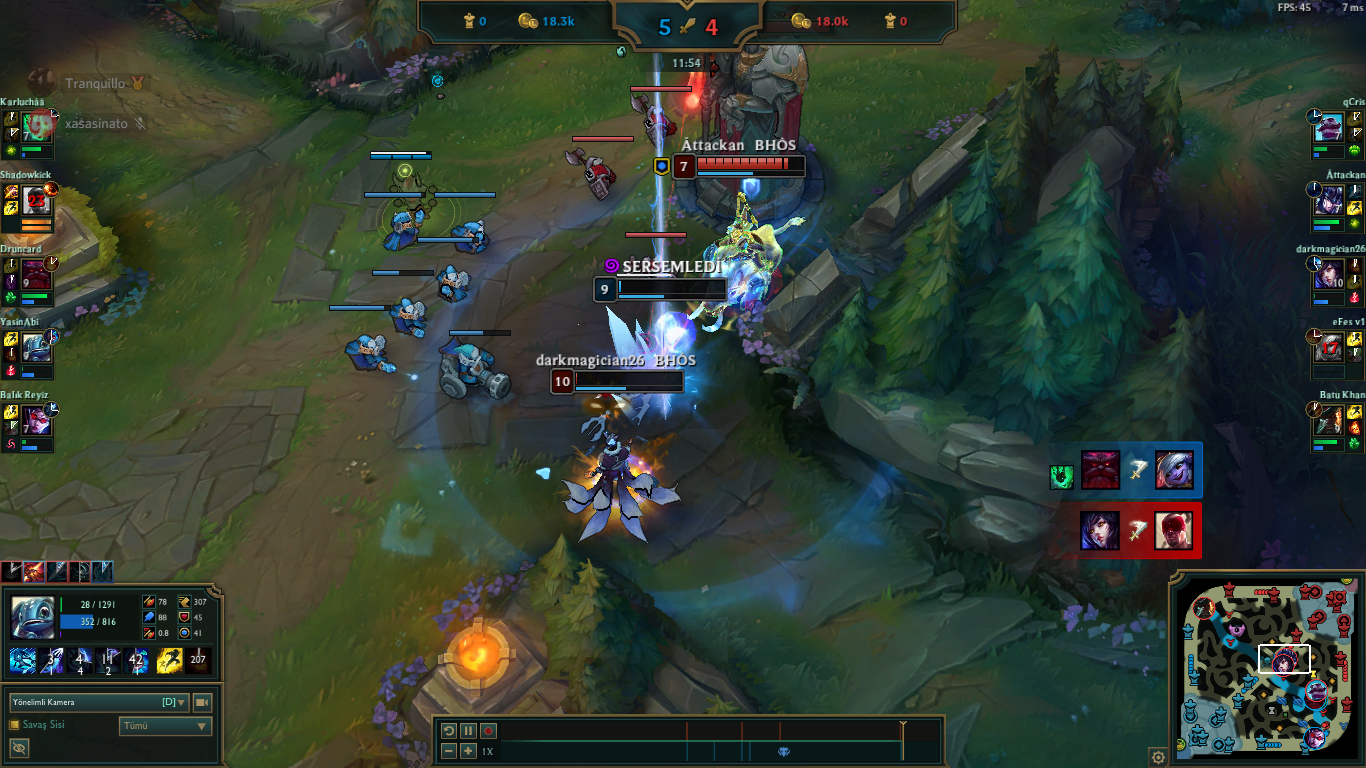
Task: Click the selected Fizz champion portrait
Action: (33, 617)
